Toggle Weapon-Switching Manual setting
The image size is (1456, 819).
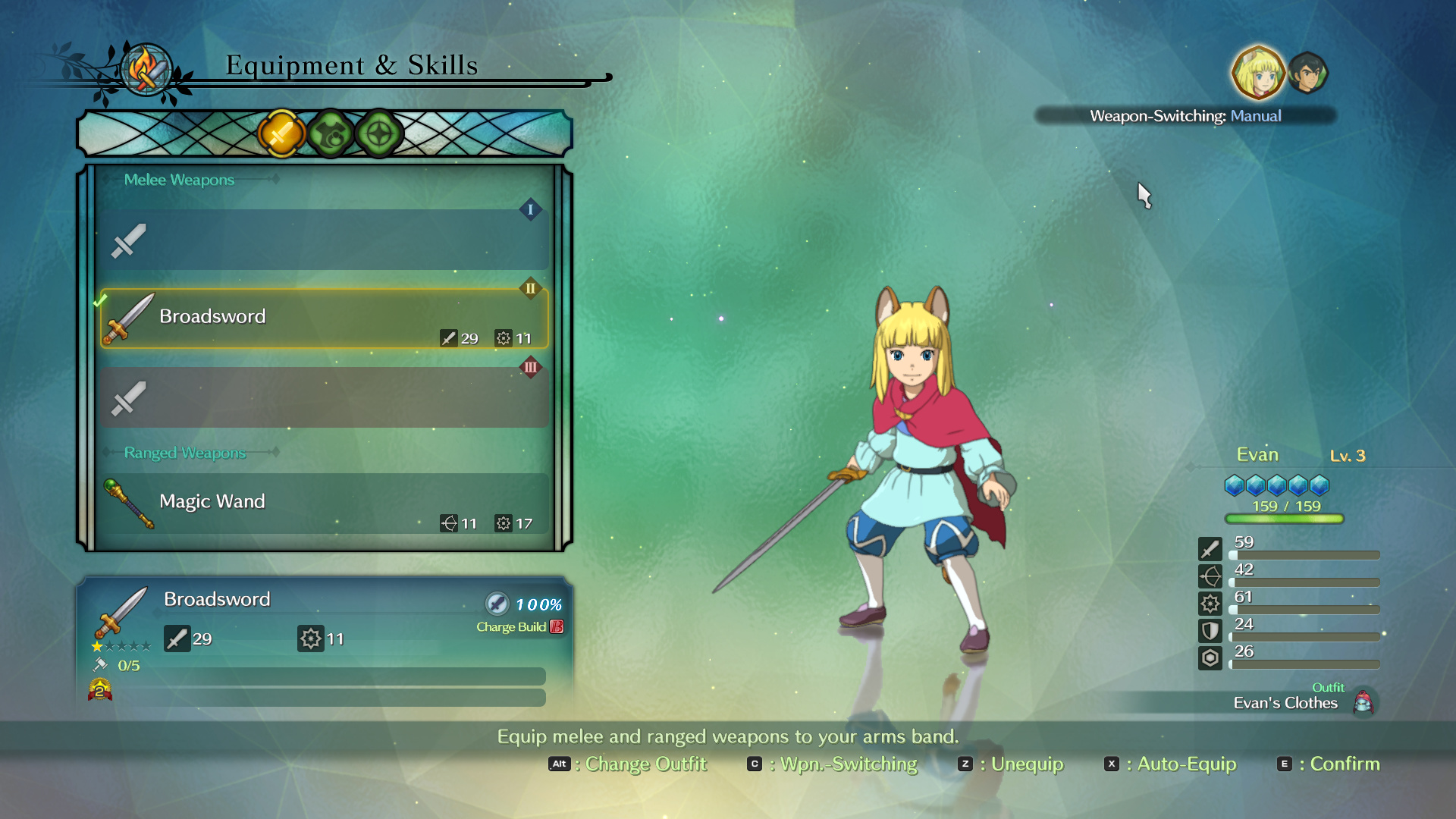[1185, 116]
